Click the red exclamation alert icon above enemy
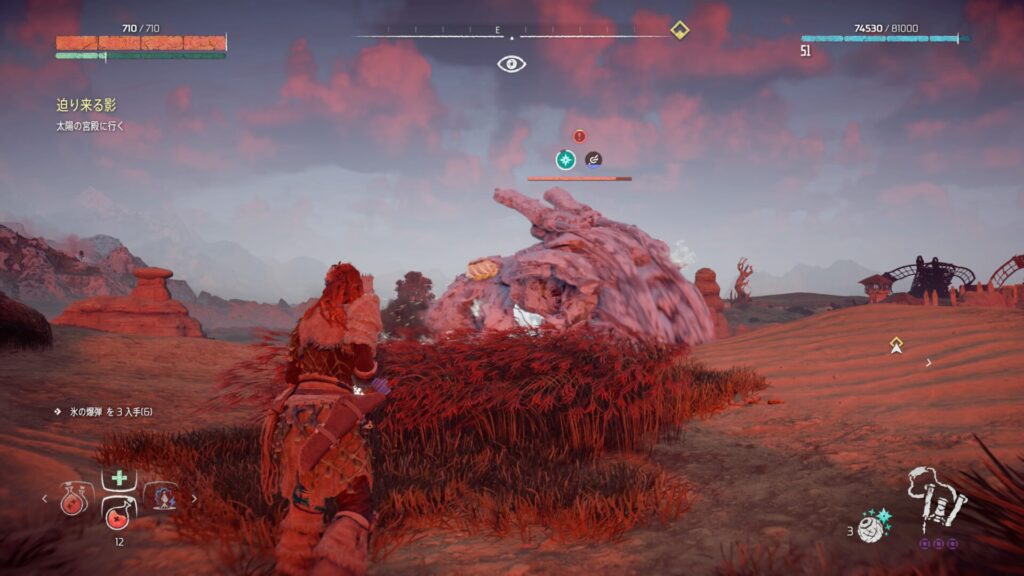This screenshot has width=1024, height=576. (x=579, y=136)
